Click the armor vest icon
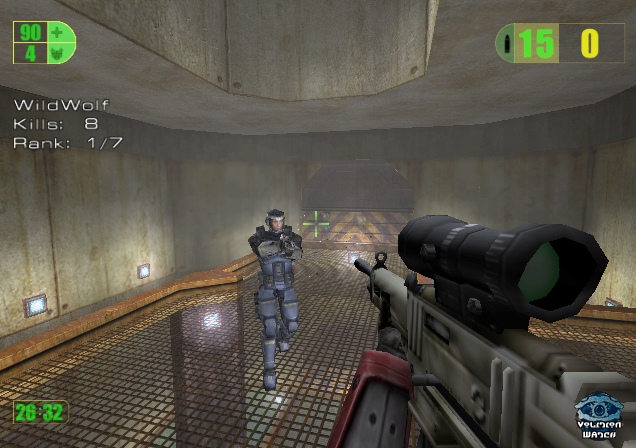The image size is (636, 448). (56, 52)
